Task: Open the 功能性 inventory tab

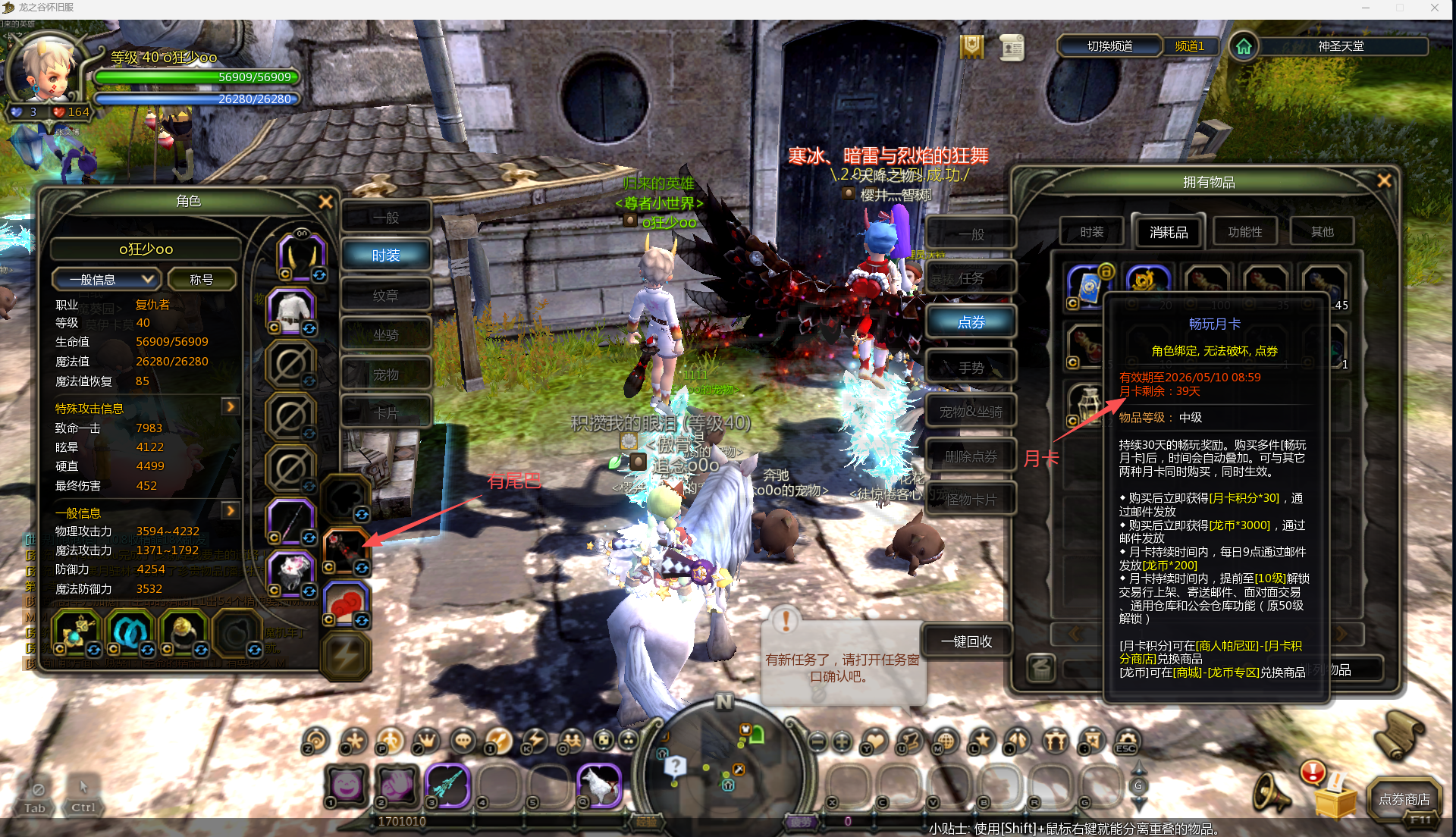Action: click(1244, 232)
